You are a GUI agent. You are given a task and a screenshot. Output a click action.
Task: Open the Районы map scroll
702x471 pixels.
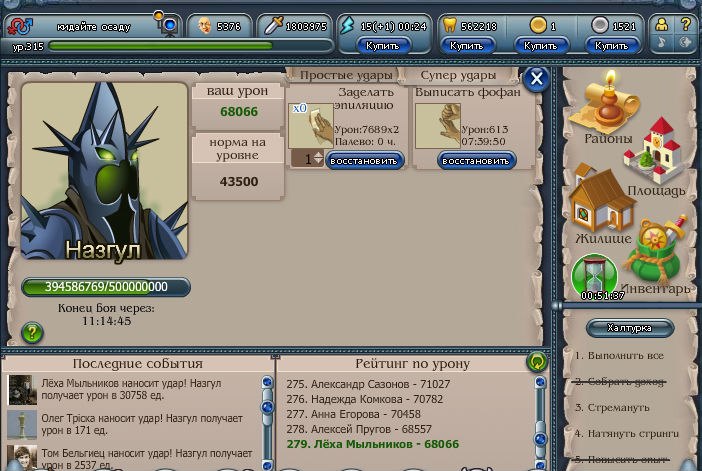point(602,112)
